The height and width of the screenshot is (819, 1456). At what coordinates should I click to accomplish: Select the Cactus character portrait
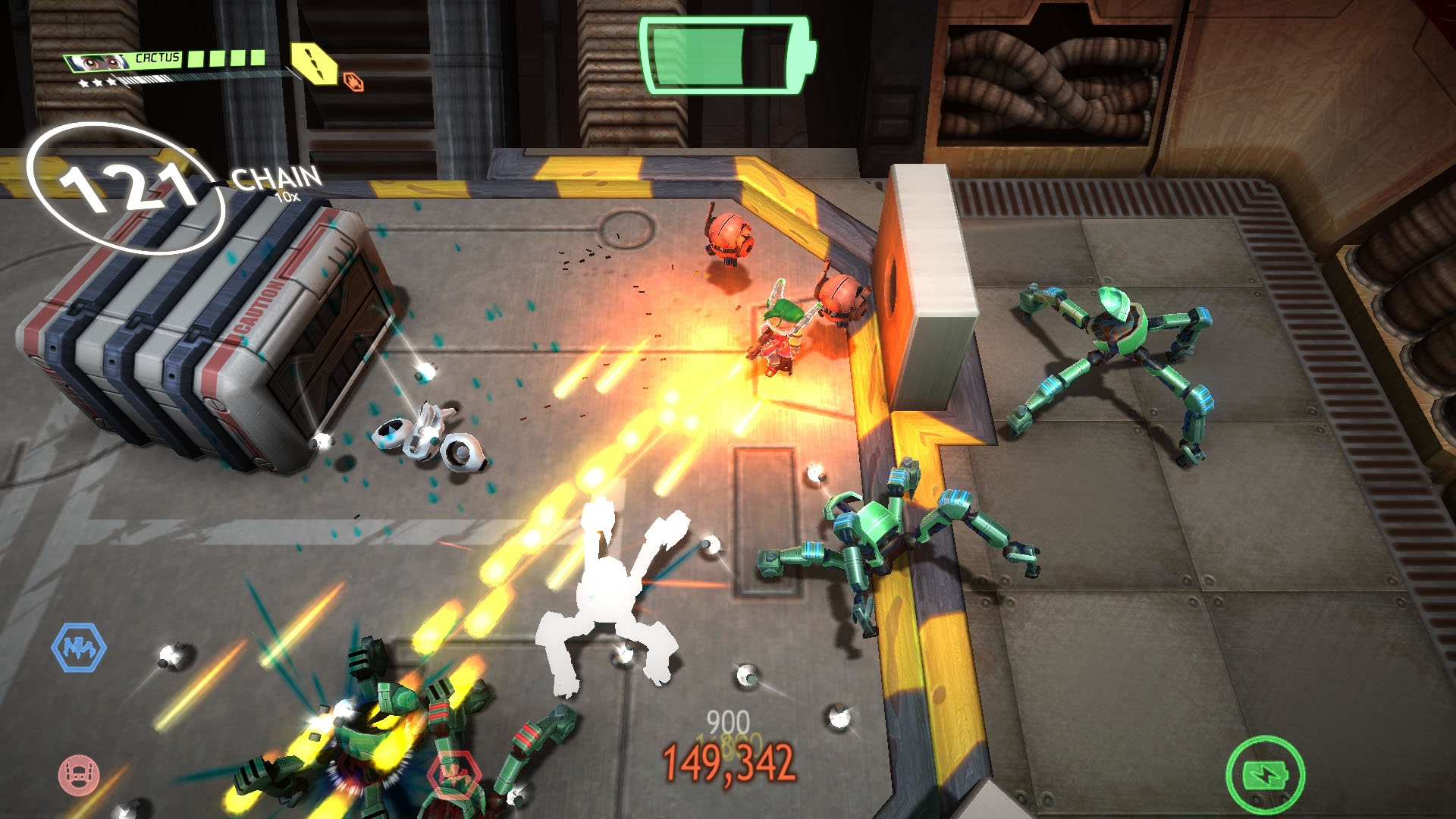coord(97,62)
